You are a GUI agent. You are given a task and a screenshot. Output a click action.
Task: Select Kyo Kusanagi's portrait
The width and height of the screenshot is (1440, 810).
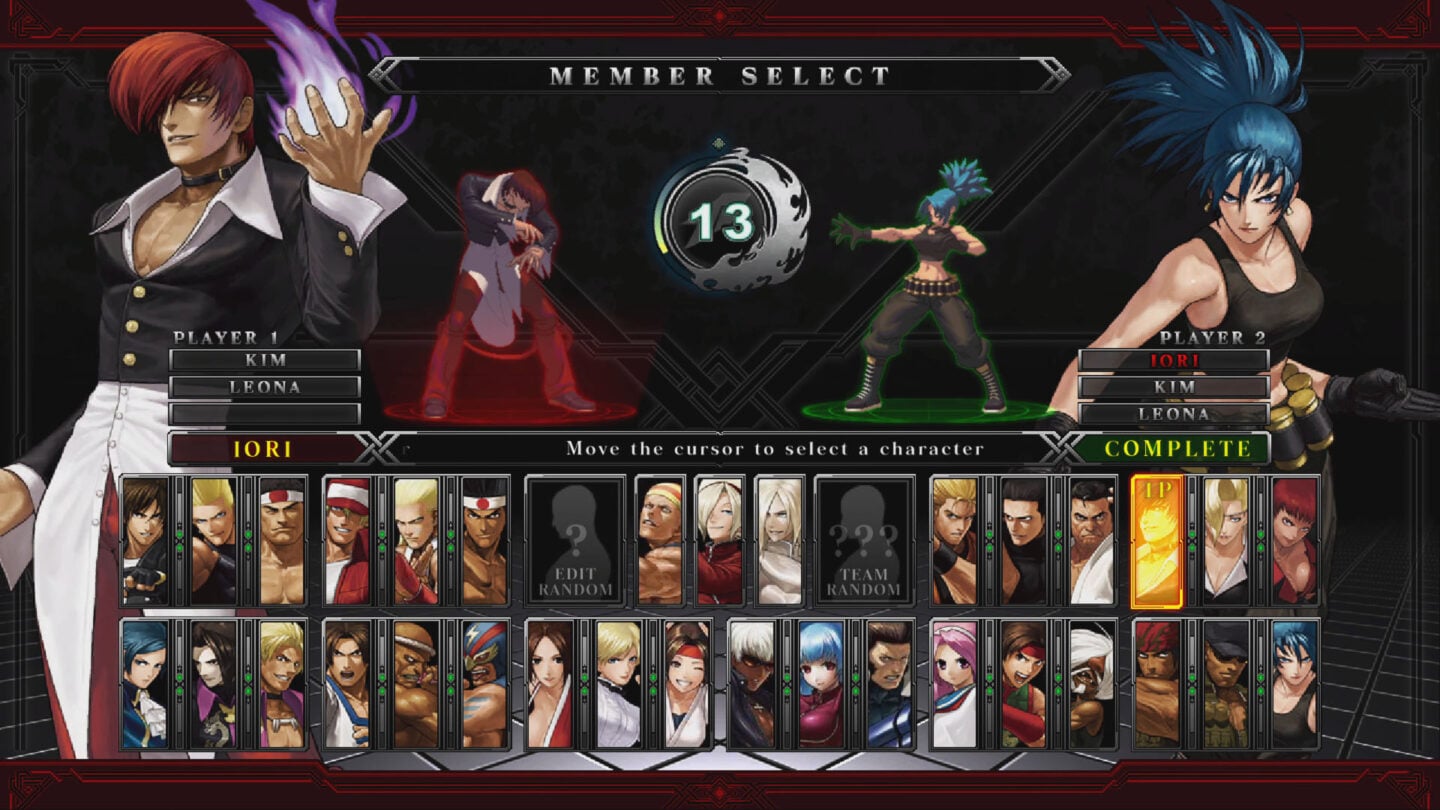click(x=146, y=540)
